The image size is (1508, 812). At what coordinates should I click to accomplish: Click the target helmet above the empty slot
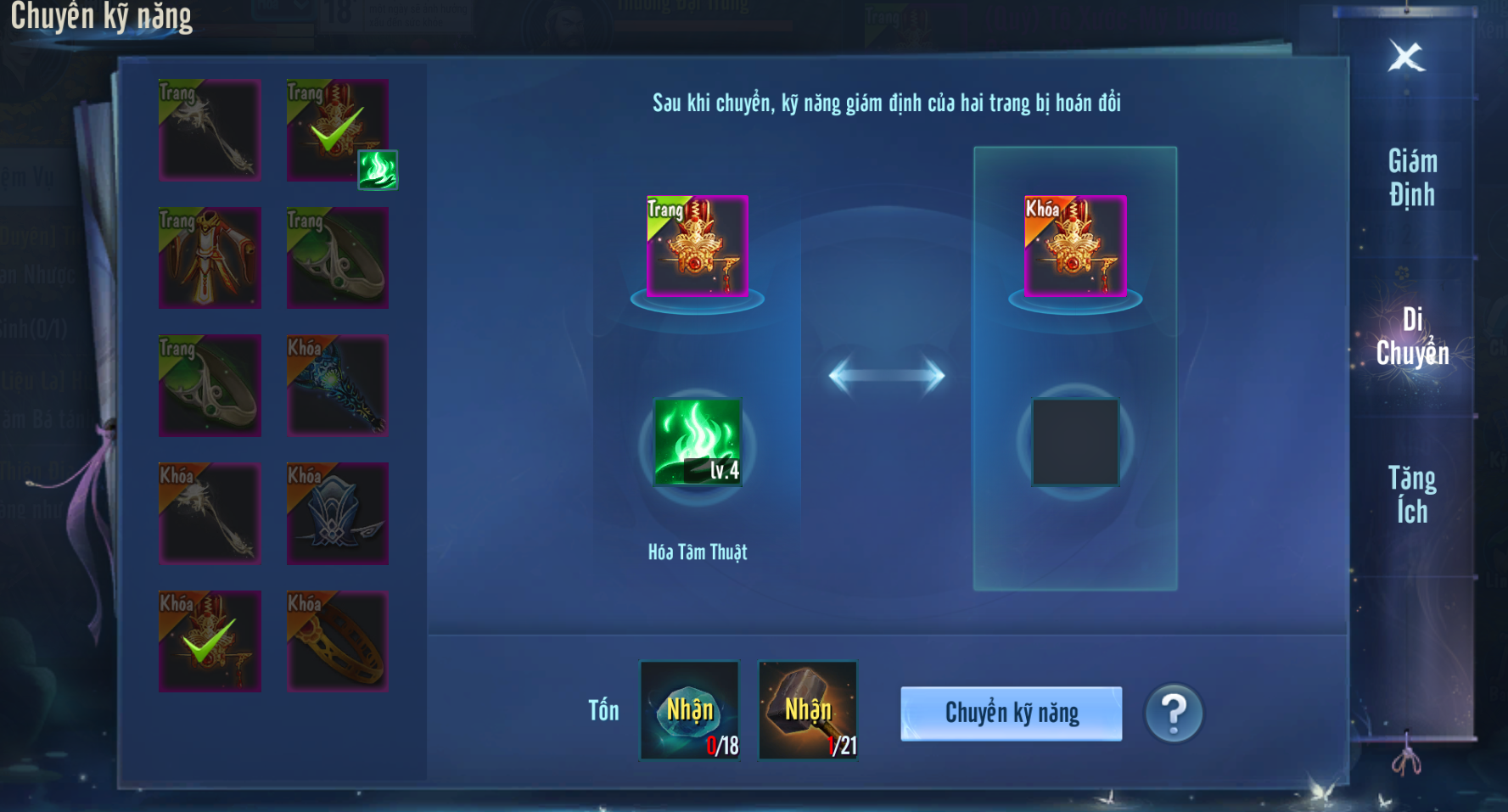1075,246
